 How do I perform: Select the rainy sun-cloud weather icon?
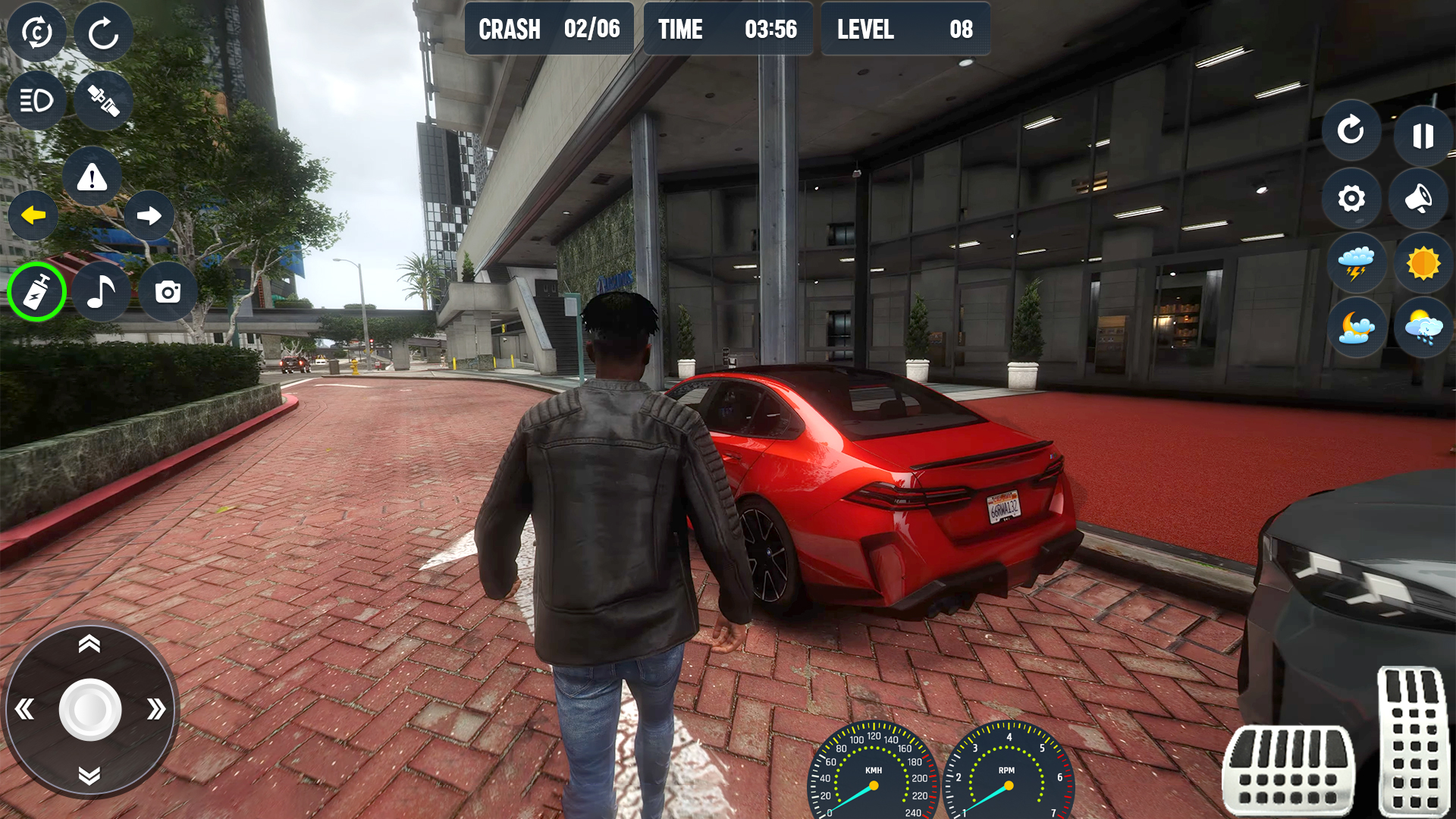click(1423, 328)
